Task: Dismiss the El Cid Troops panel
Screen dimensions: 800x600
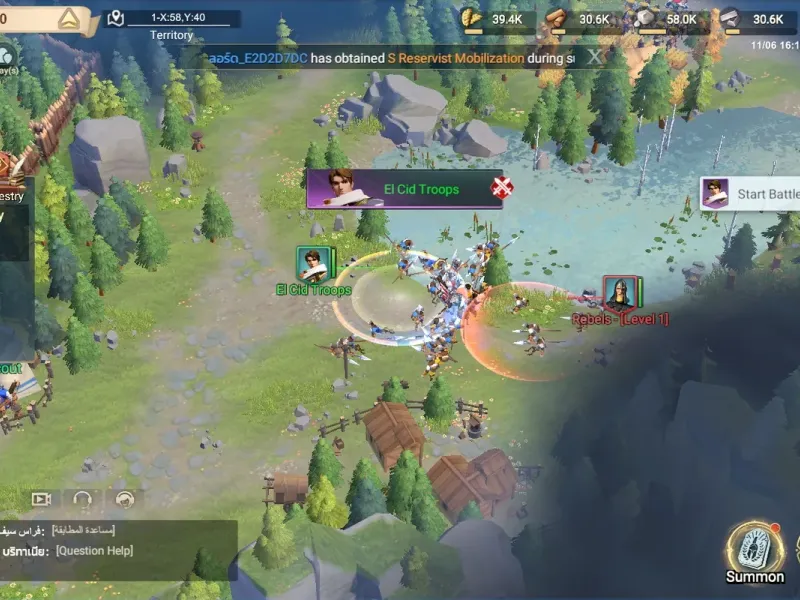Action: tap(502, 188)
